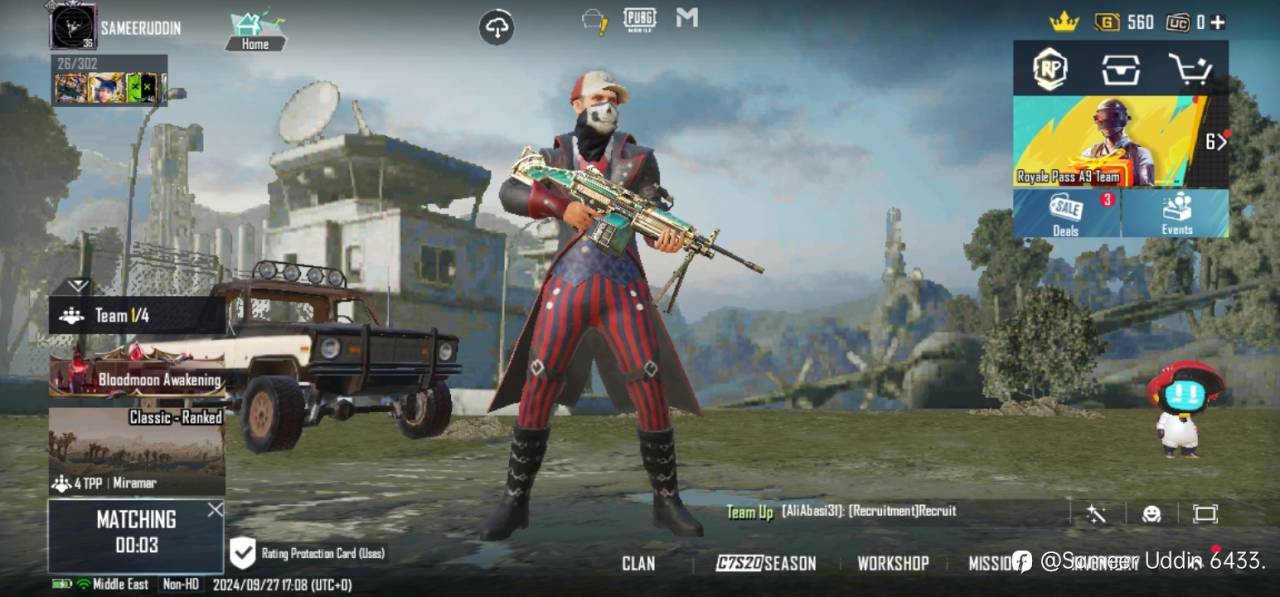Image resolution: width=1280 pixels, height=597 pixels.
Task: Open the Royale Pass RP icon
Action: 1049,69
